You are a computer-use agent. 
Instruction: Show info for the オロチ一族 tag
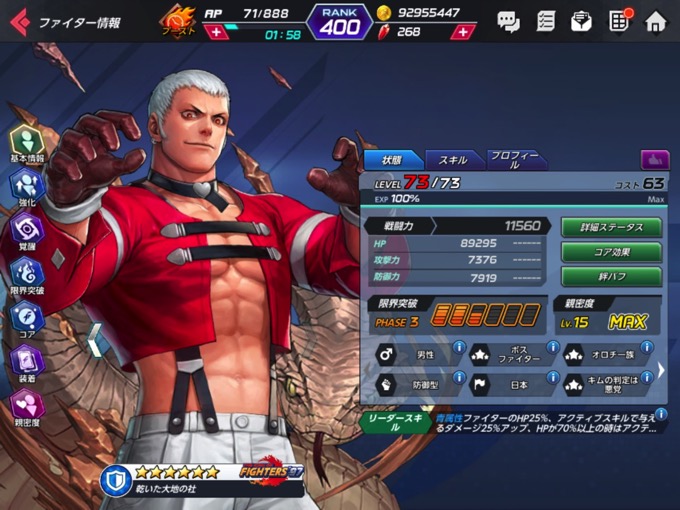(648, 347)
